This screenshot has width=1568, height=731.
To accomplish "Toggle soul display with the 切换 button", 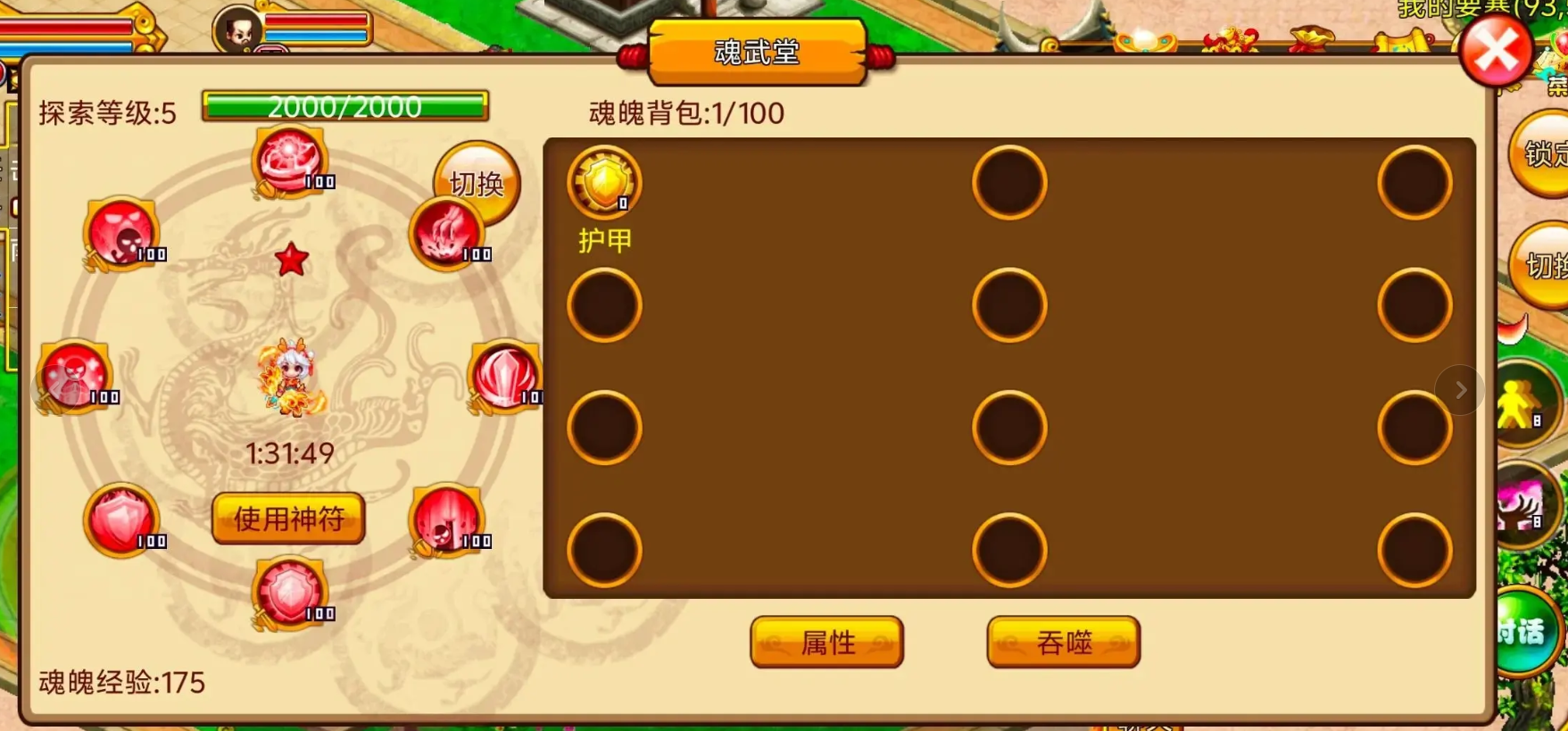I will pyautogui.click(x=474, y=183).
